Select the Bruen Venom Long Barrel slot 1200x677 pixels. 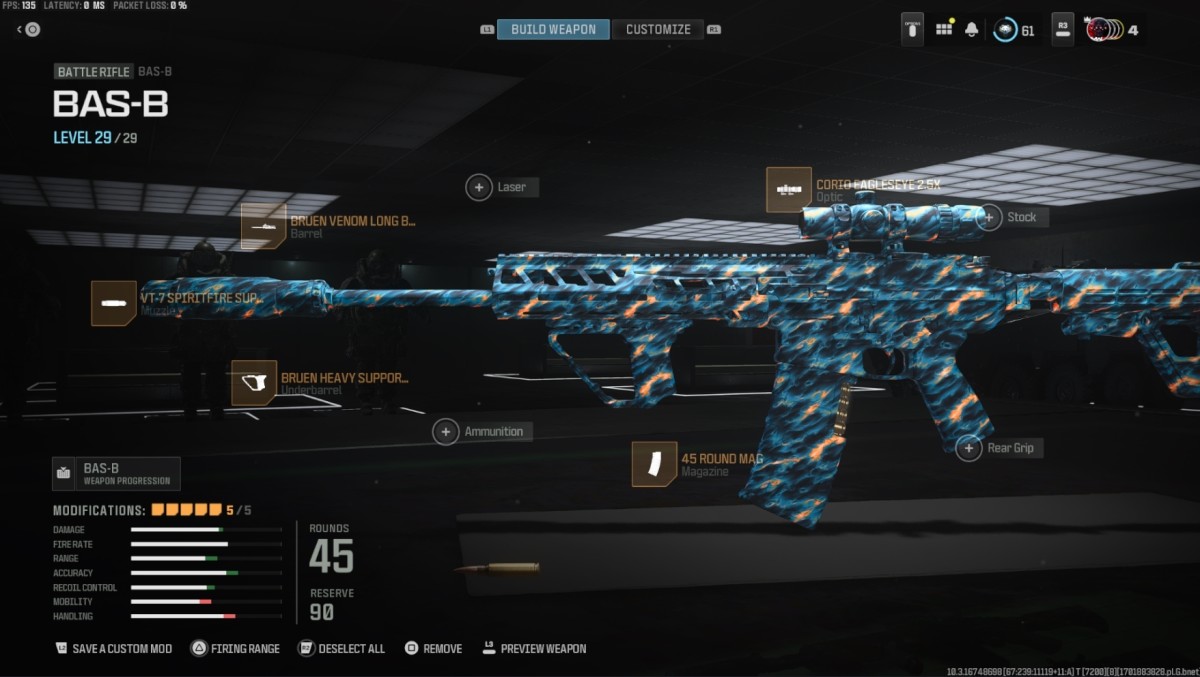coord(264,226)
